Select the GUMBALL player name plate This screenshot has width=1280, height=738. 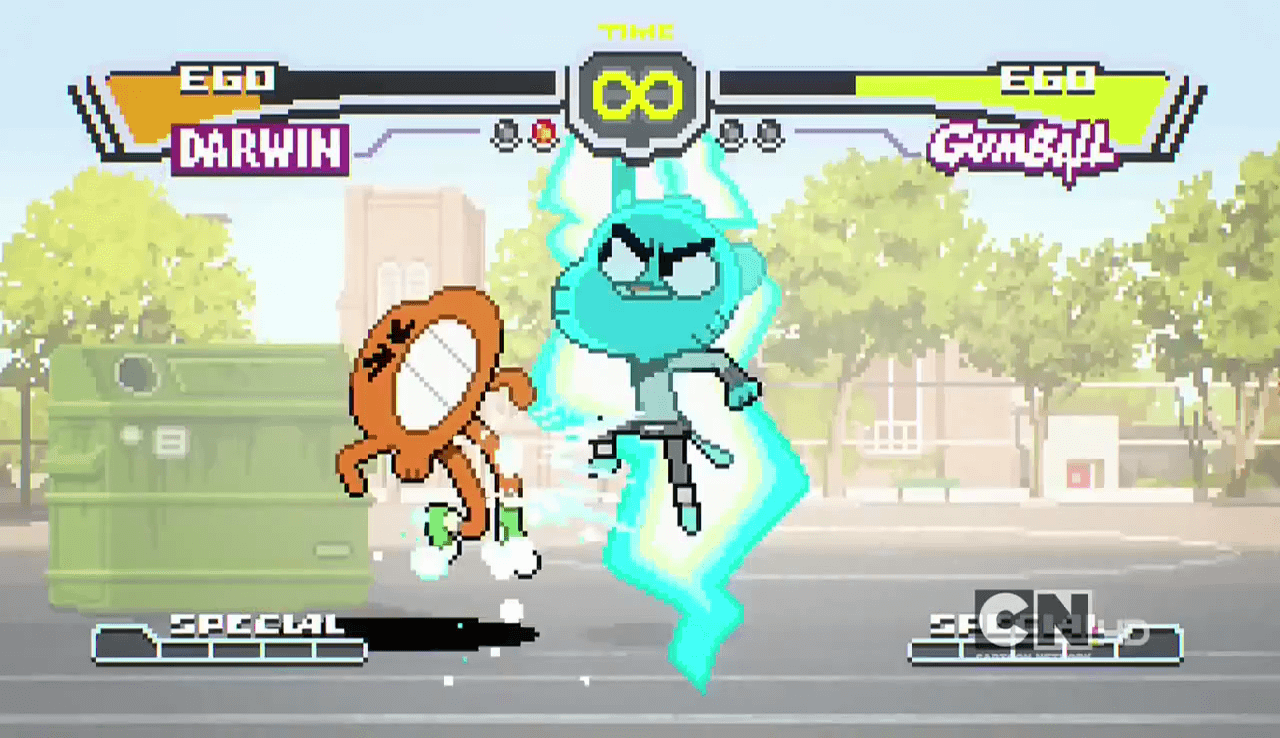(1020, 152)
